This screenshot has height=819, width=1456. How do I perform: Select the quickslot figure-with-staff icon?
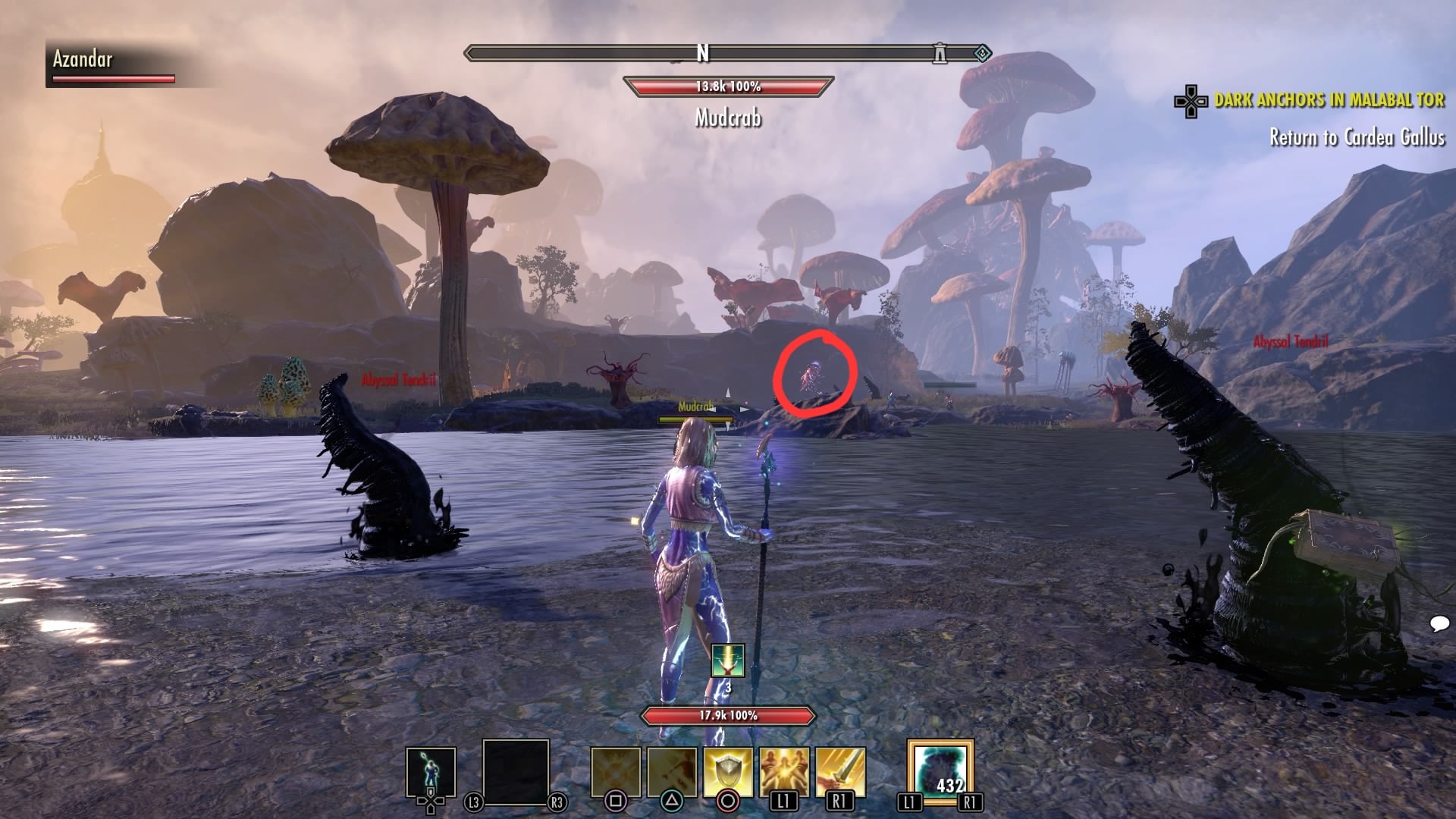[431, 773]
